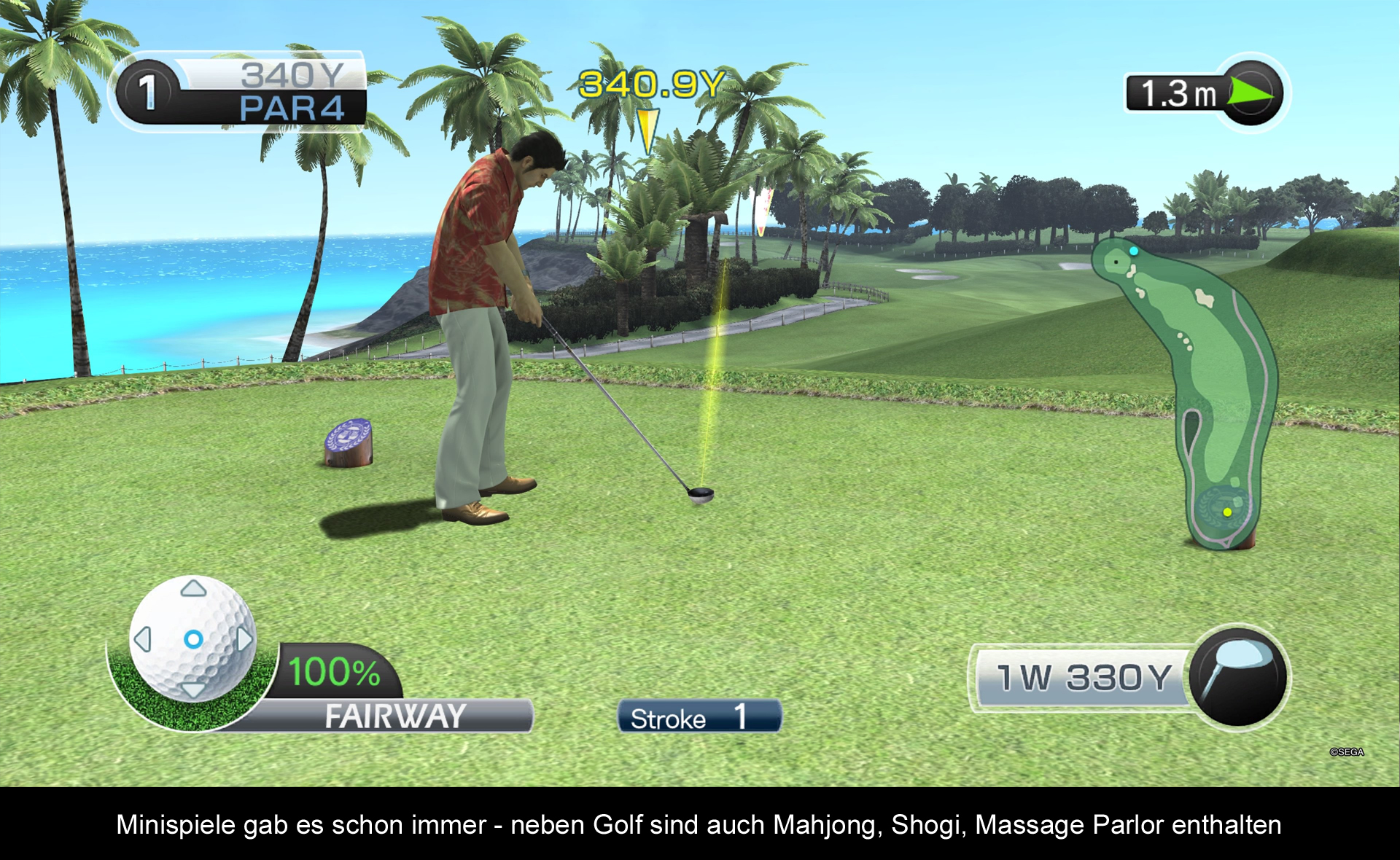Click the 1W 330Y club label

pos(1084,678)
